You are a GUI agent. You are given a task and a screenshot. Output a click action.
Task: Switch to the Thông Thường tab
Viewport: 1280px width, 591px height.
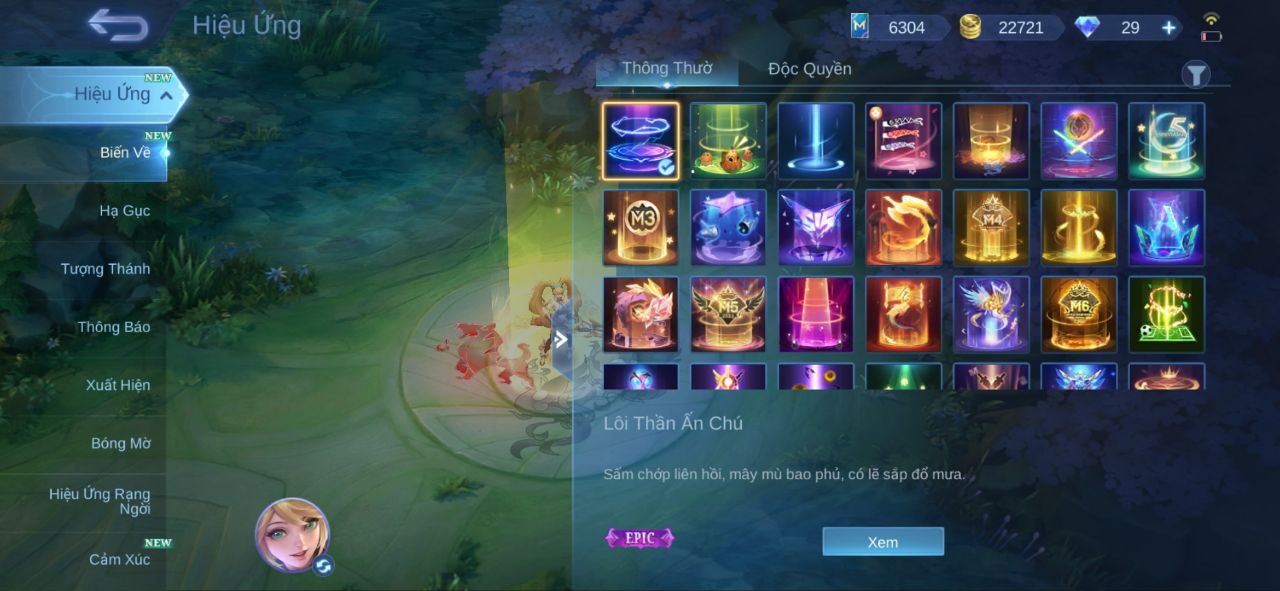point(666,69)
